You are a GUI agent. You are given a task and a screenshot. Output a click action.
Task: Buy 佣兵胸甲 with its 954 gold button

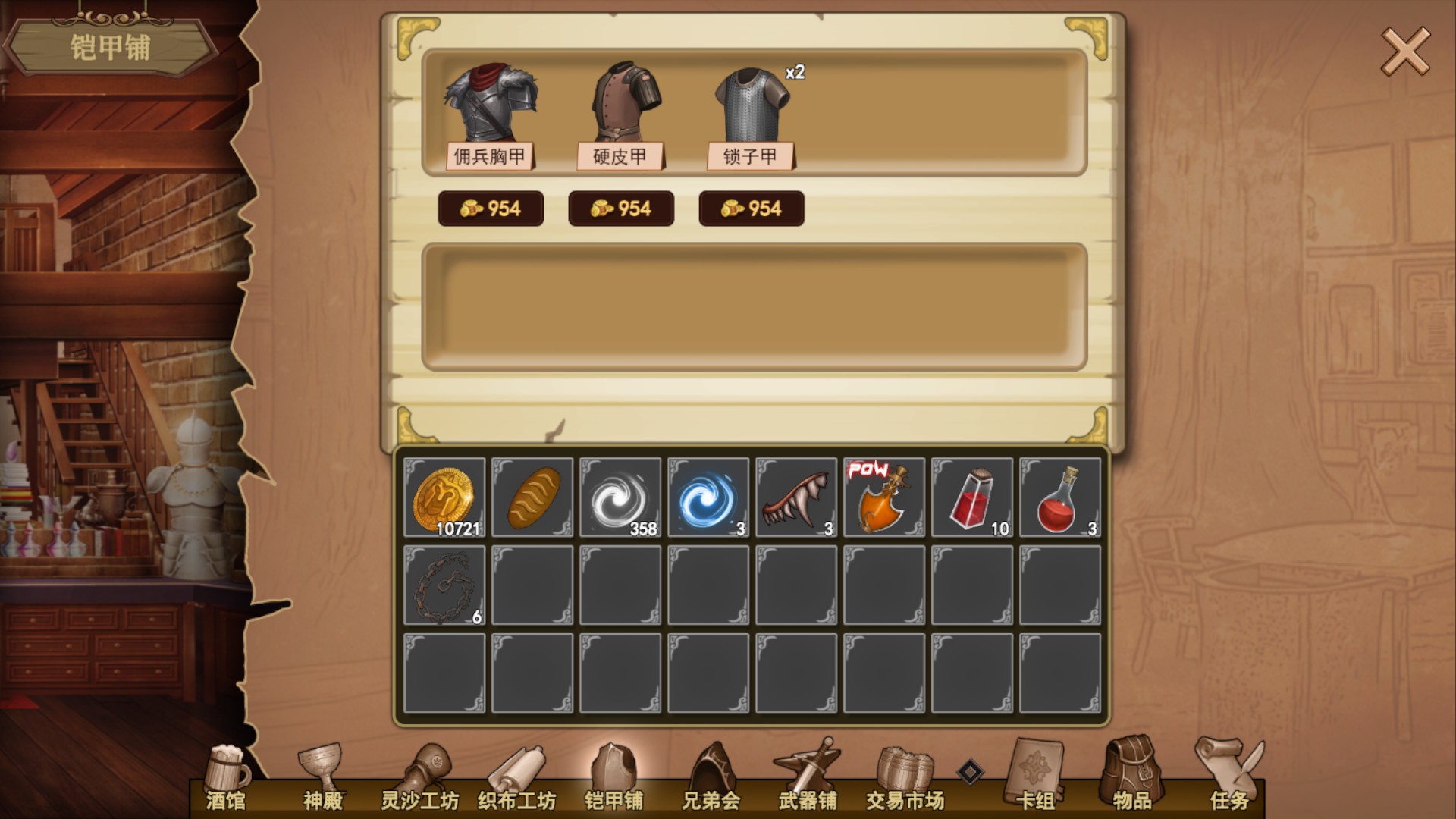point(491,209)
